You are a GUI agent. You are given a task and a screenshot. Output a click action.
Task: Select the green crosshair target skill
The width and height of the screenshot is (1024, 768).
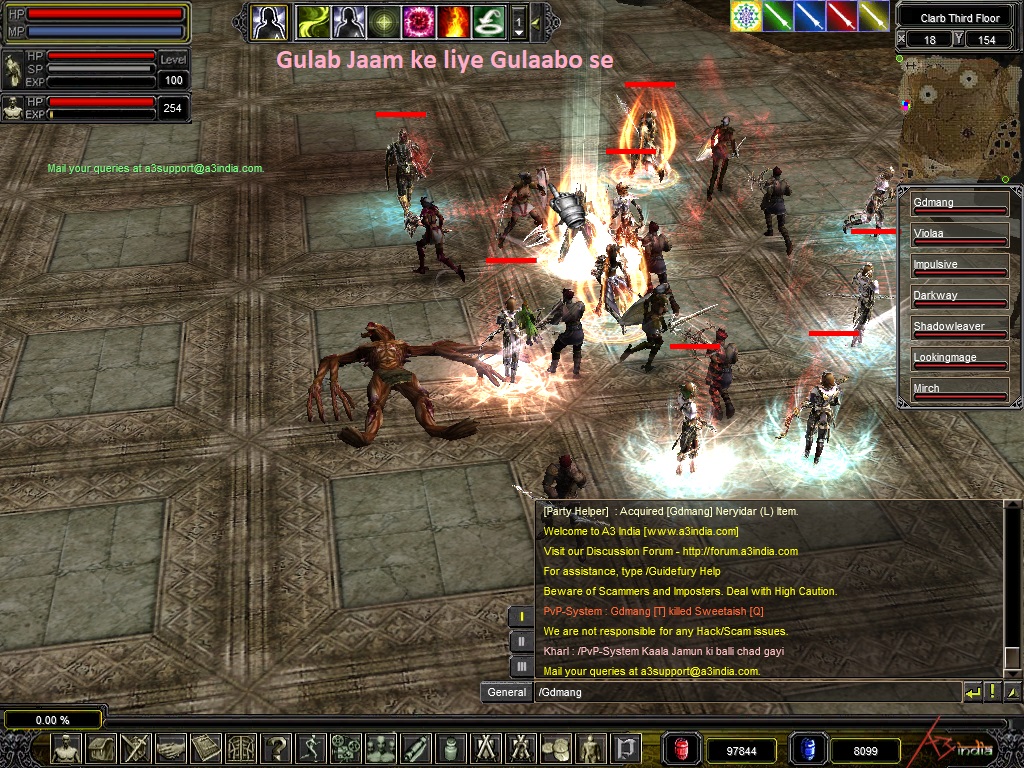[x=382, y=20]
